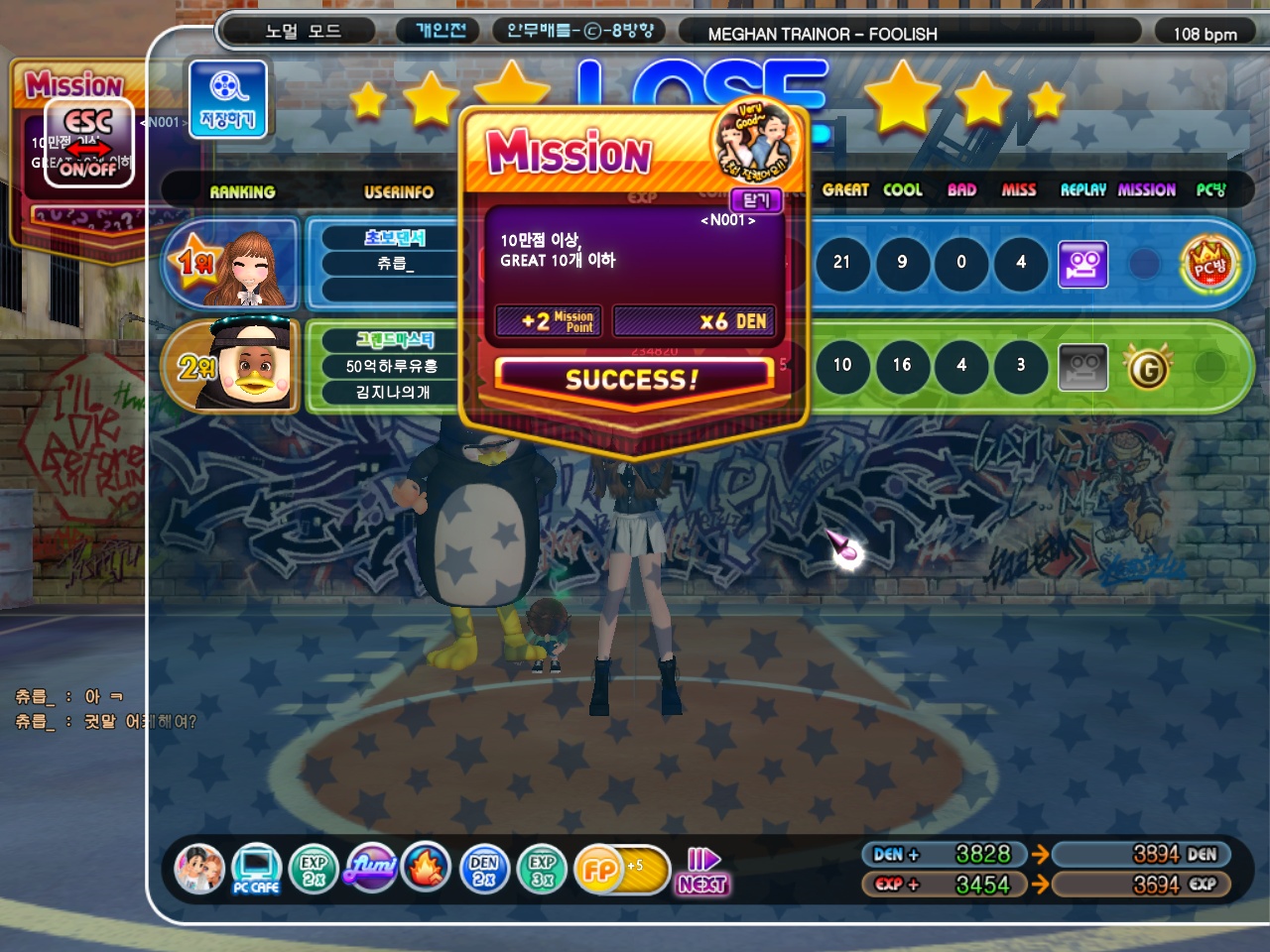Save the replay with 저장하기

click(x=228, y=98)
